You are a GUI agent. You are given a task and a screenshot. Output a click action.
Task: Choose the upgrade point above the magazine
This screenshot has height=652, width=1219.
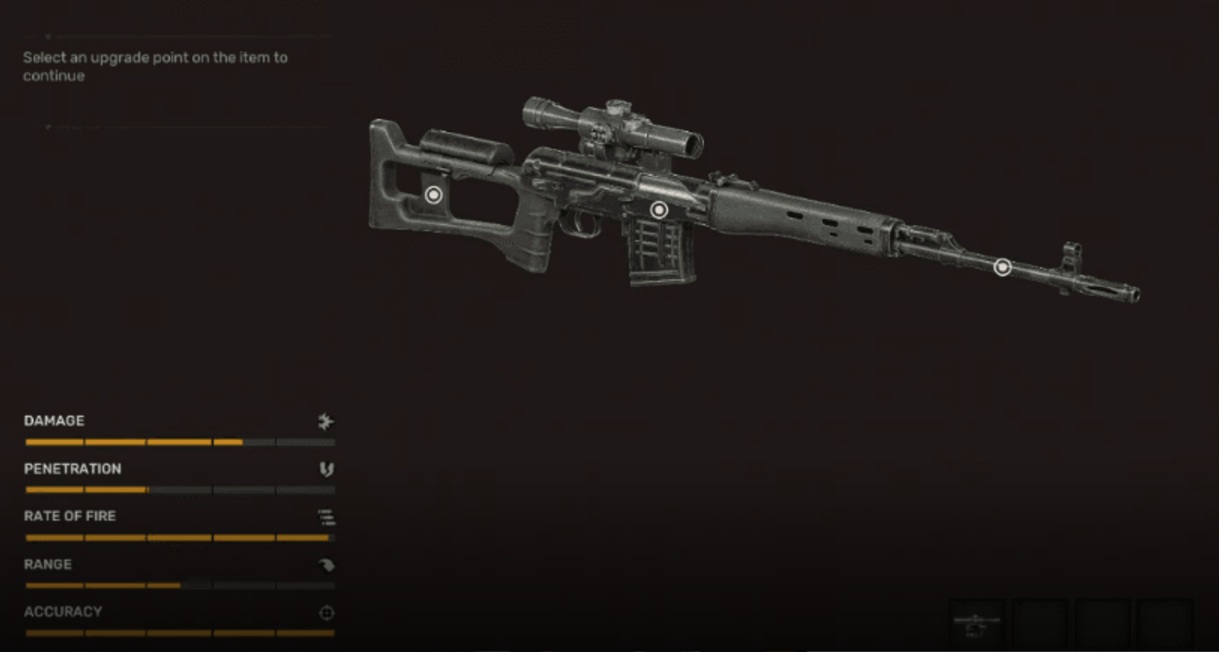click(659, 210)
